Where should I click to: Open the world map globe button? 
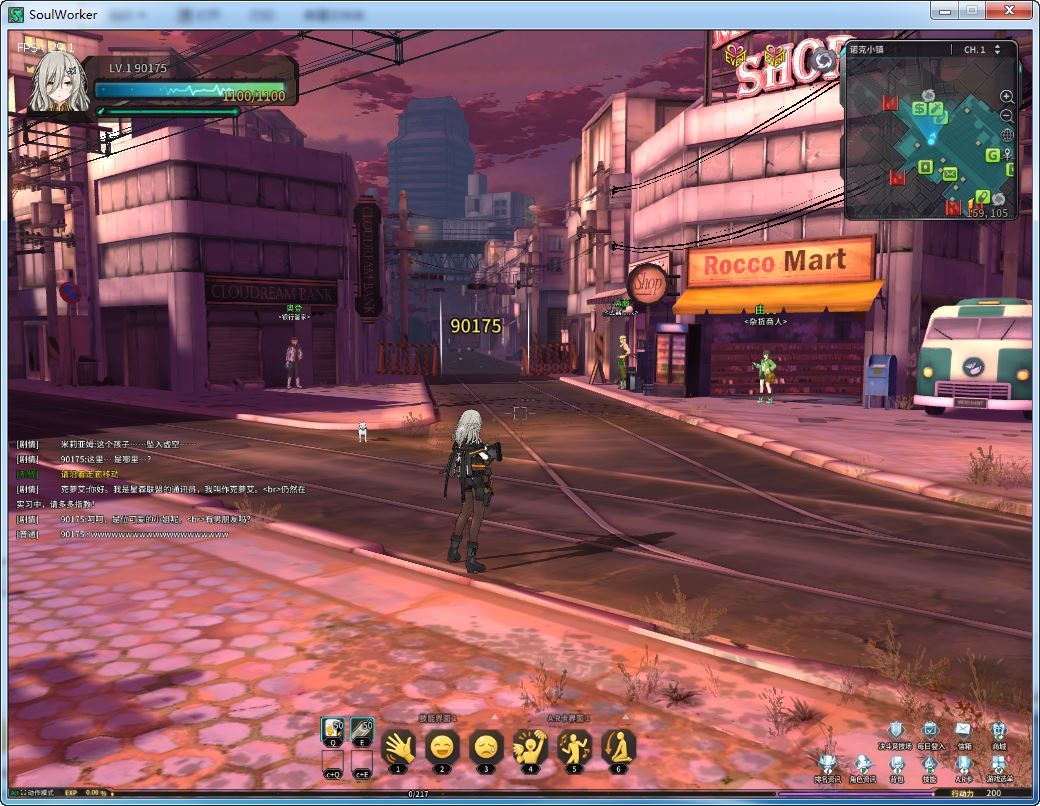1007,135
